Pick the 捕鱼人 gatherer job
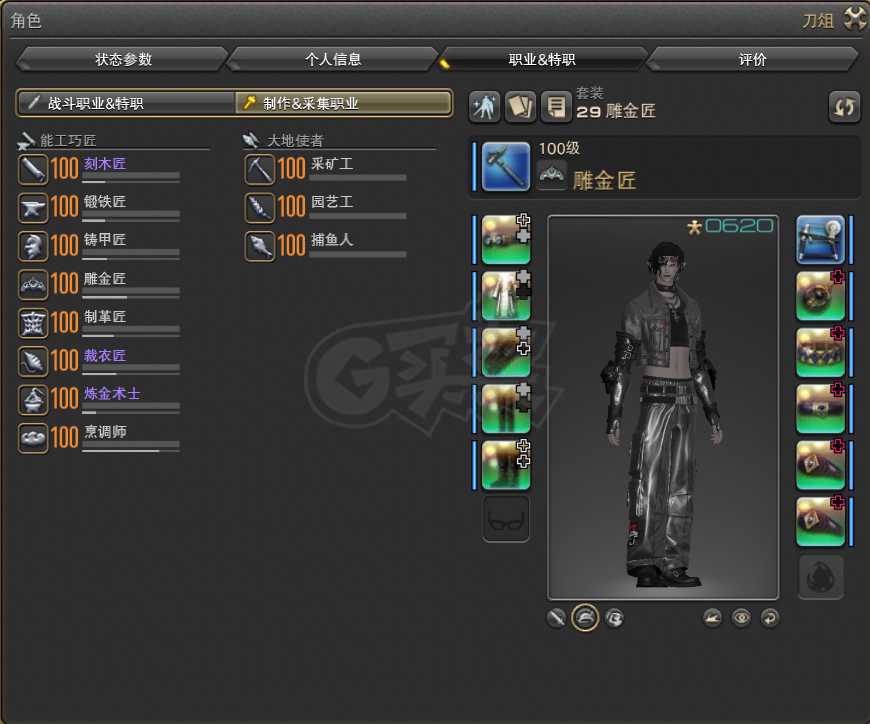 click(331, 241)
